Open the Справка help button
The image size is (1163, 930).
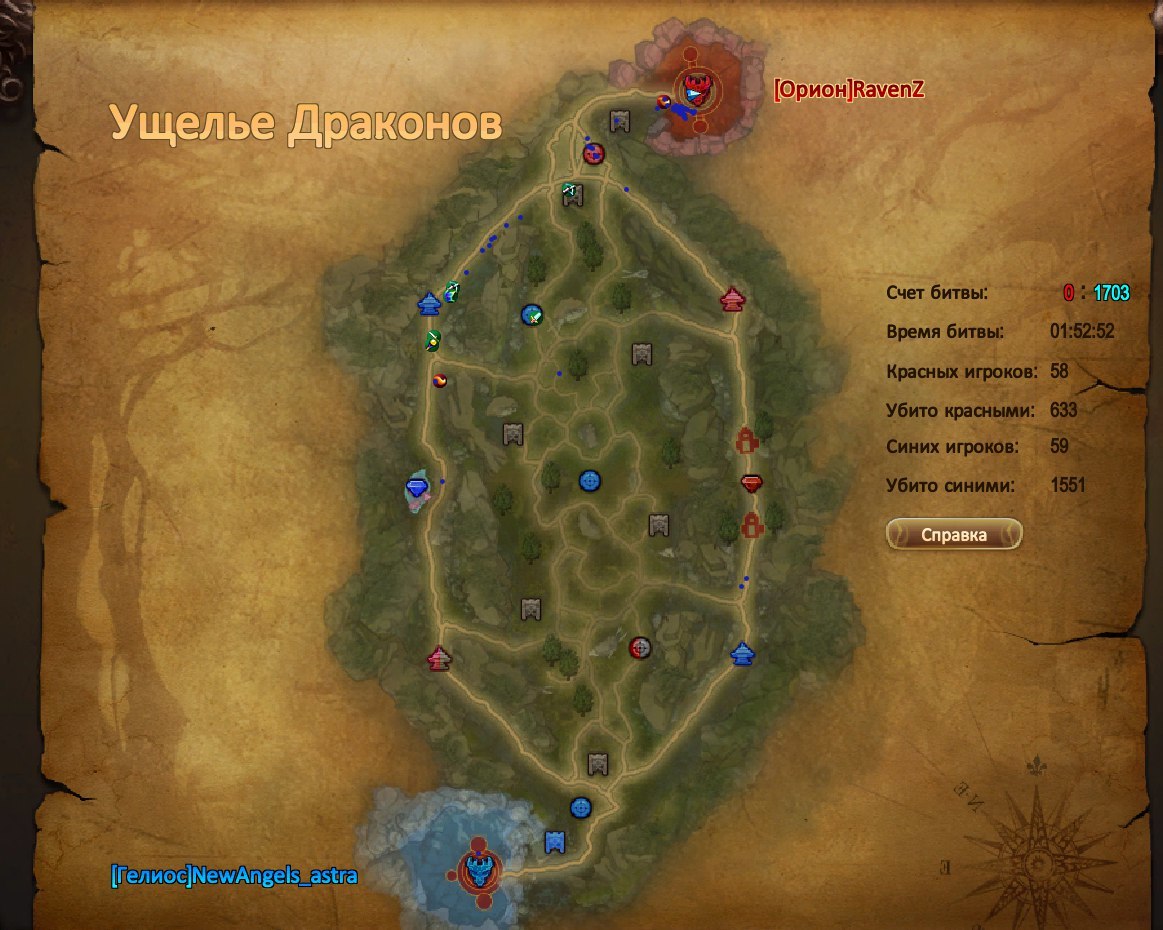953,535
